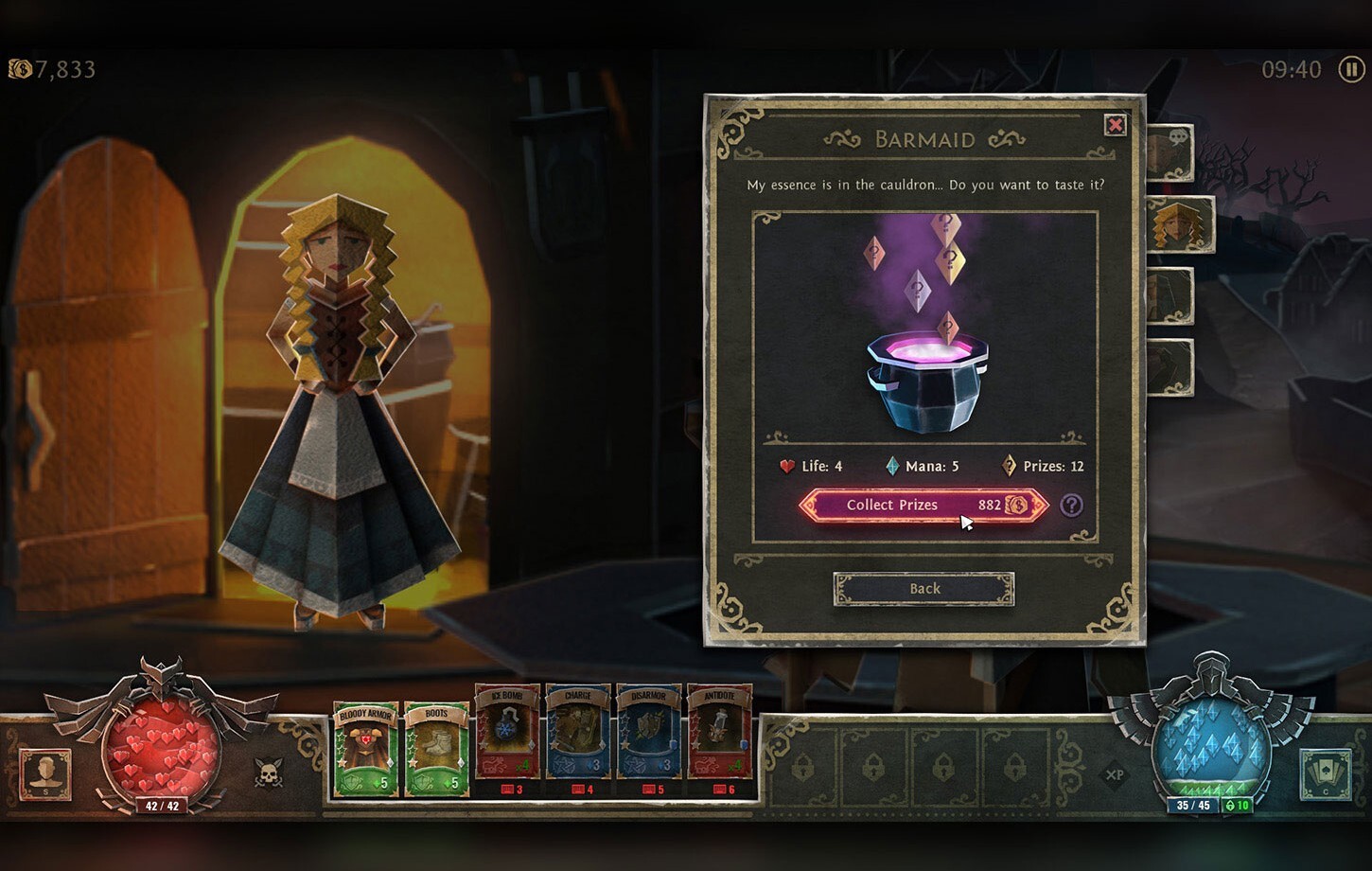Open the question mark help icon
This screenshot has width=1372, height=871.
pos(1071,506)
